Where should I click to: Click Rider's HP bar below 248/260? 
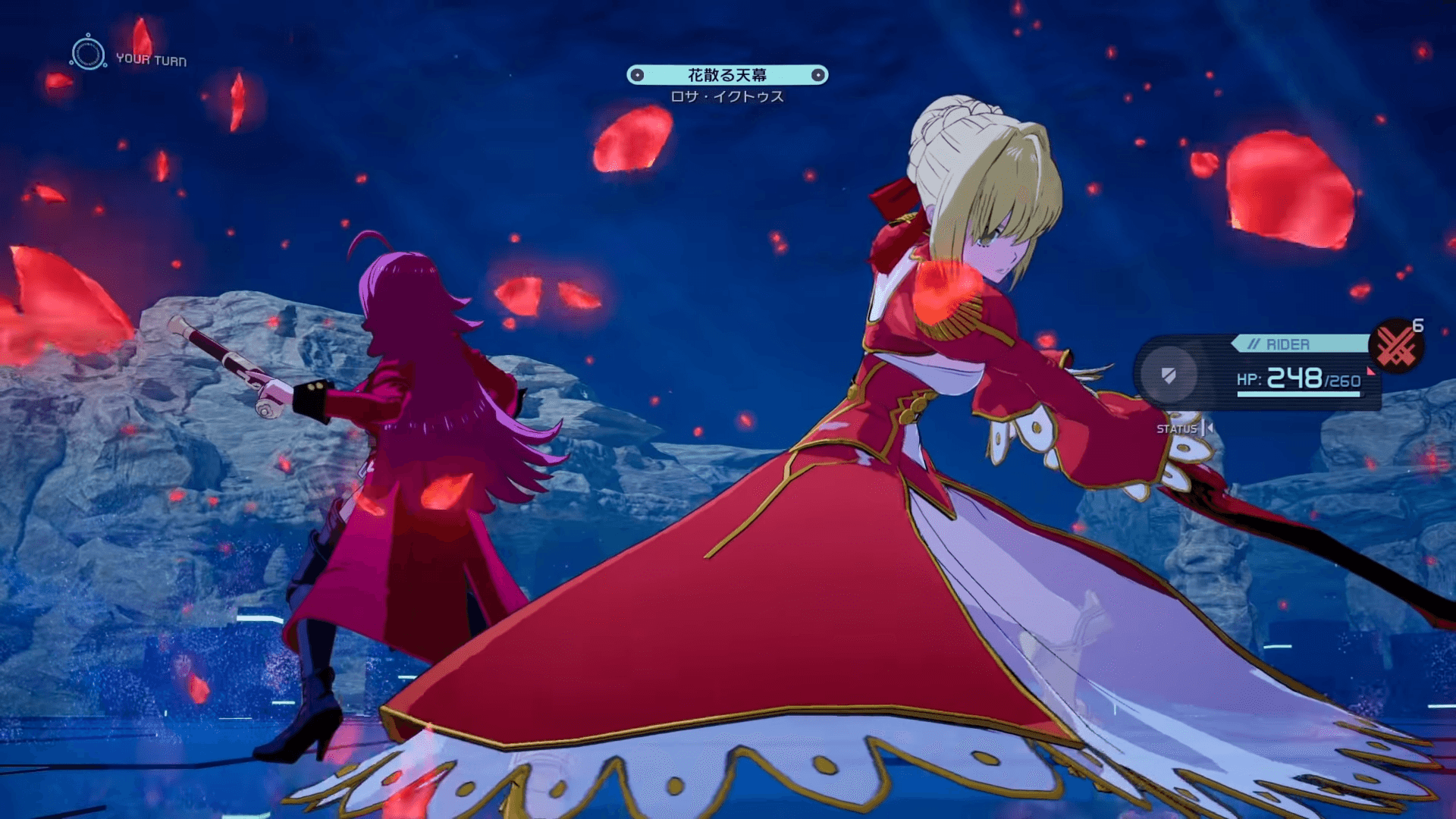[1299, 394]
